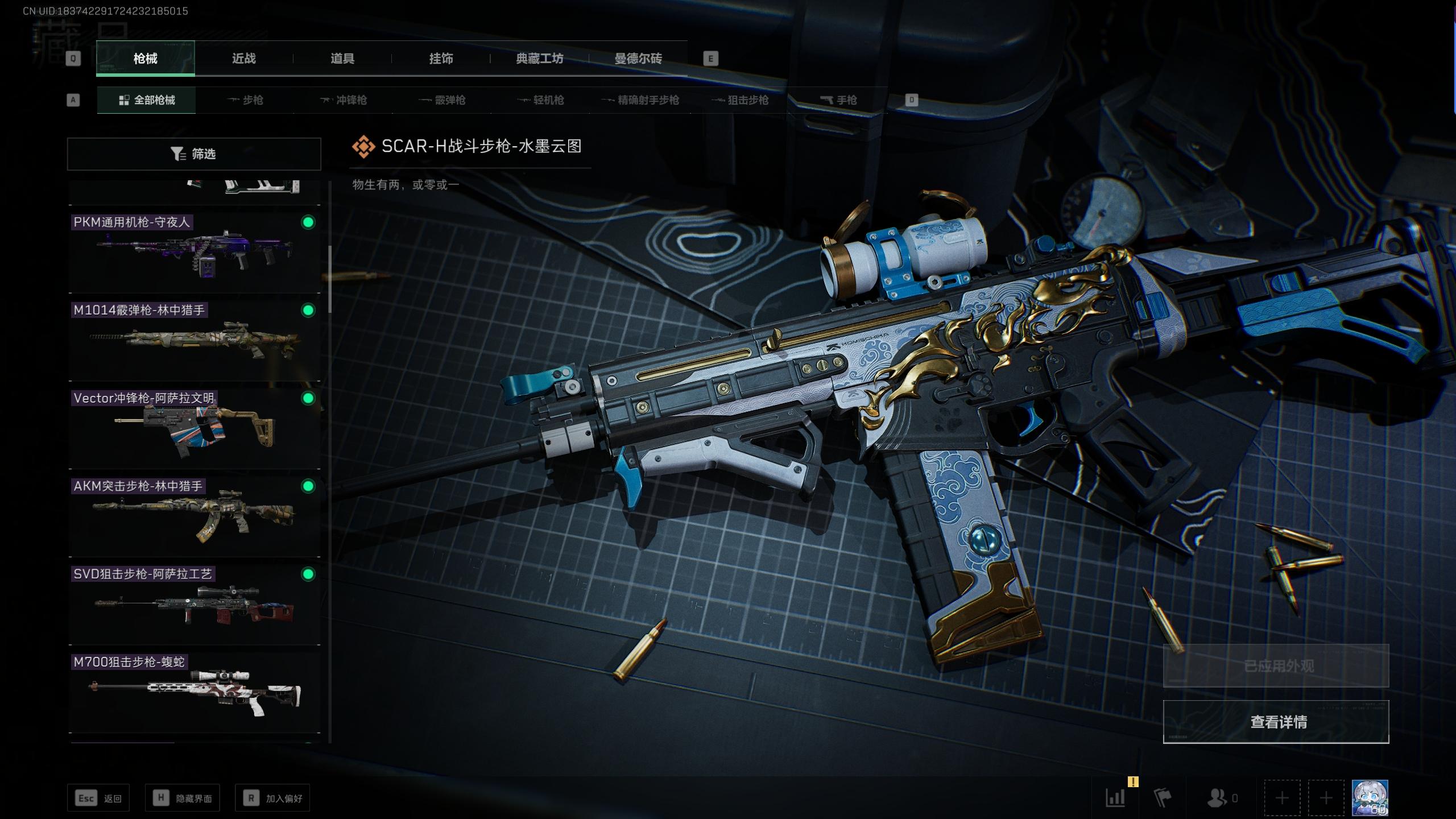Open the 道具 items tab
This screenshot has width=1456, height=819.
[x=342, y=59]
